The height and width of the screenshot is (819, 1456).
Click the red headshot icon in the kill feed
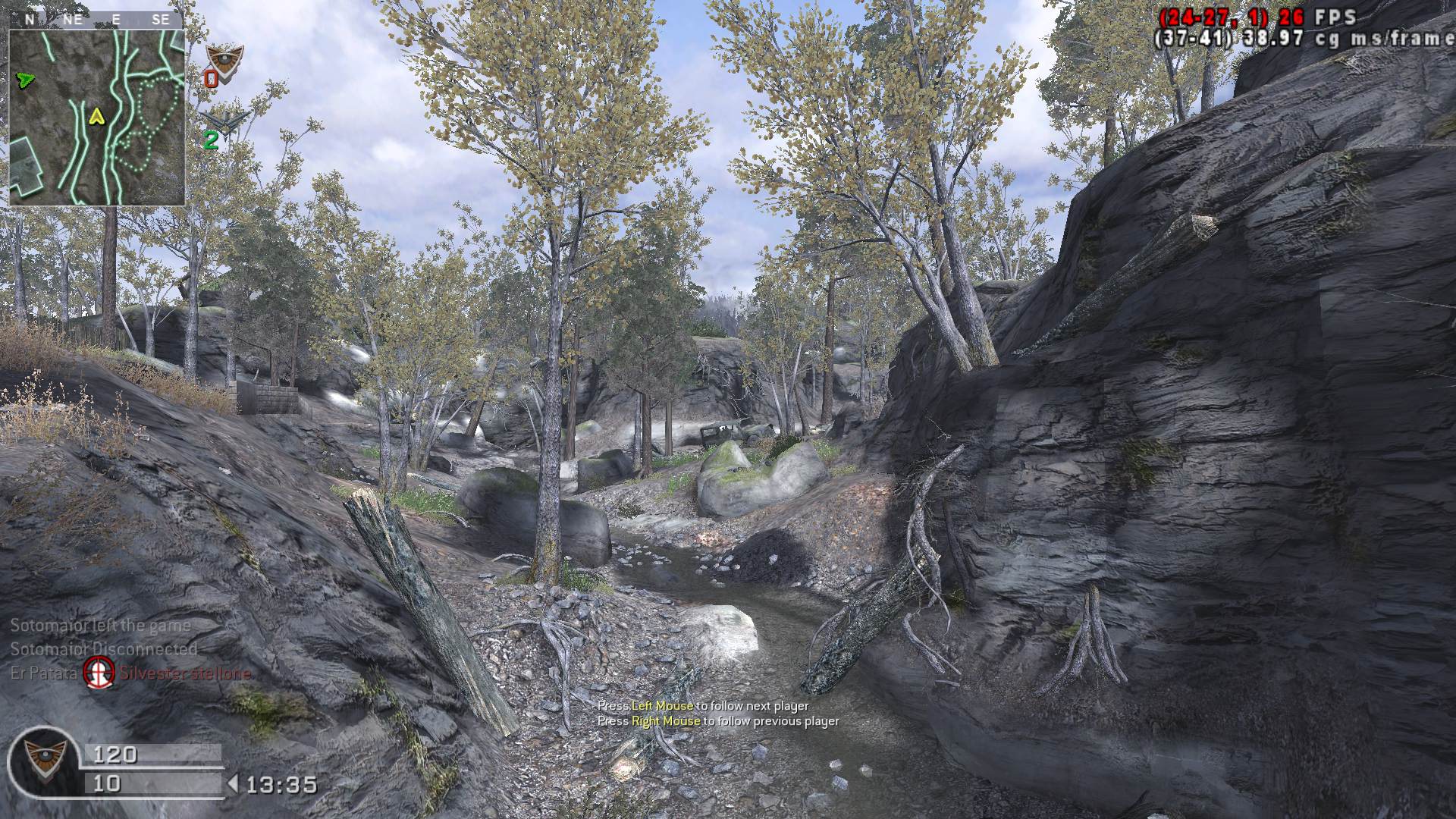(x=99, y=672)
